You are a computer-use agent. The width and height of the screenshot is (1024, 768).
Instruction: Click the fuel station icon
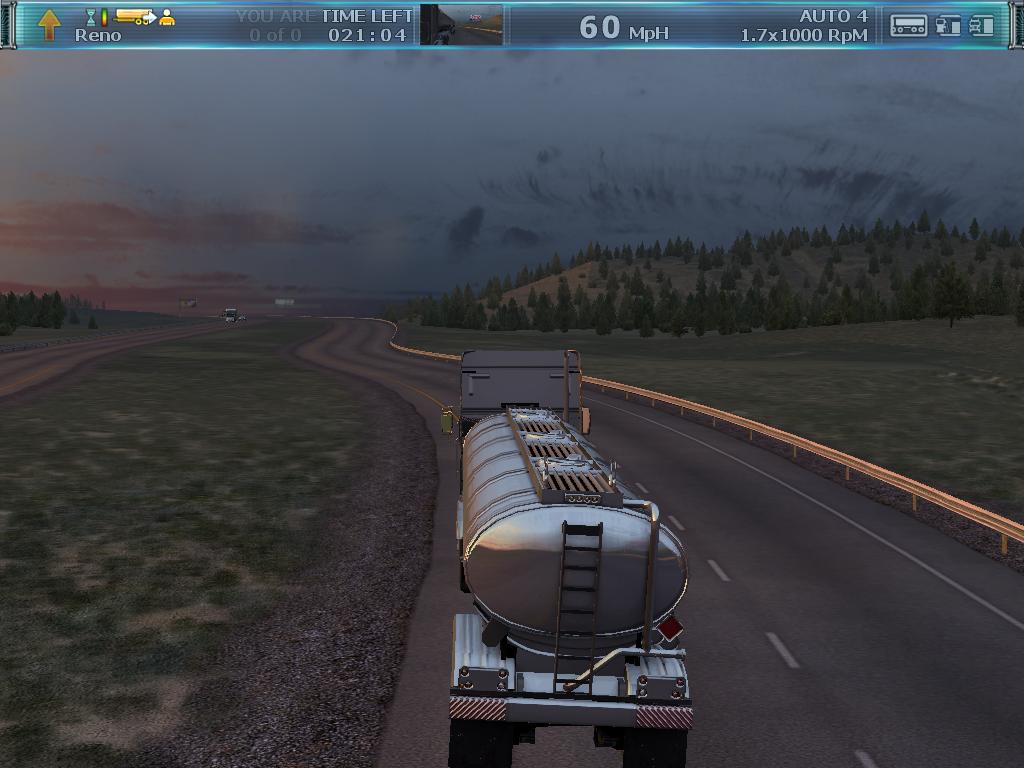[x=947, y=25]
